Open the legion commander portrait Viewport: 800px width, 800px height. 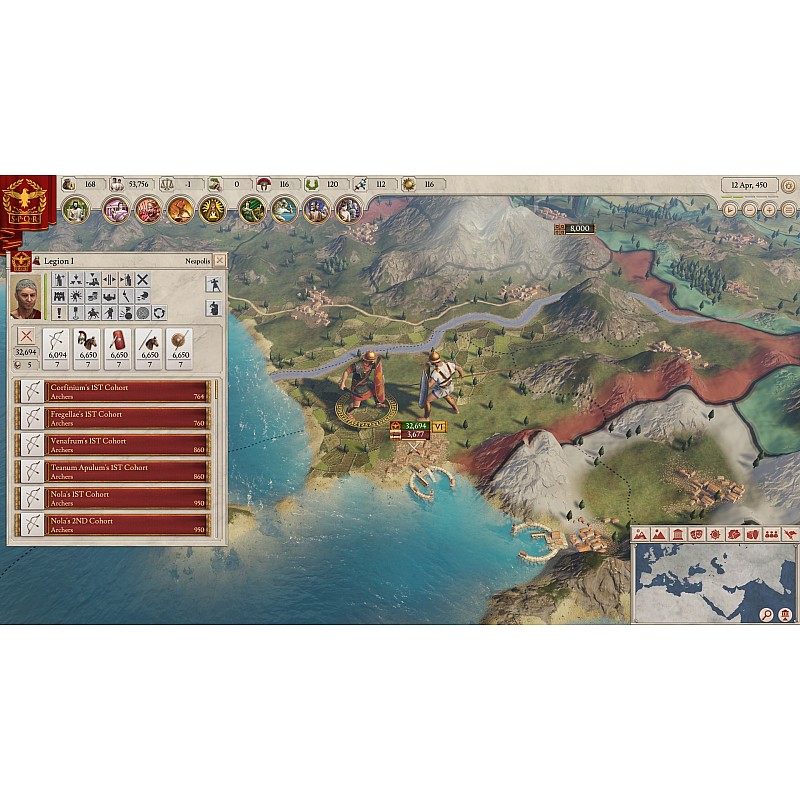point(27,297)
